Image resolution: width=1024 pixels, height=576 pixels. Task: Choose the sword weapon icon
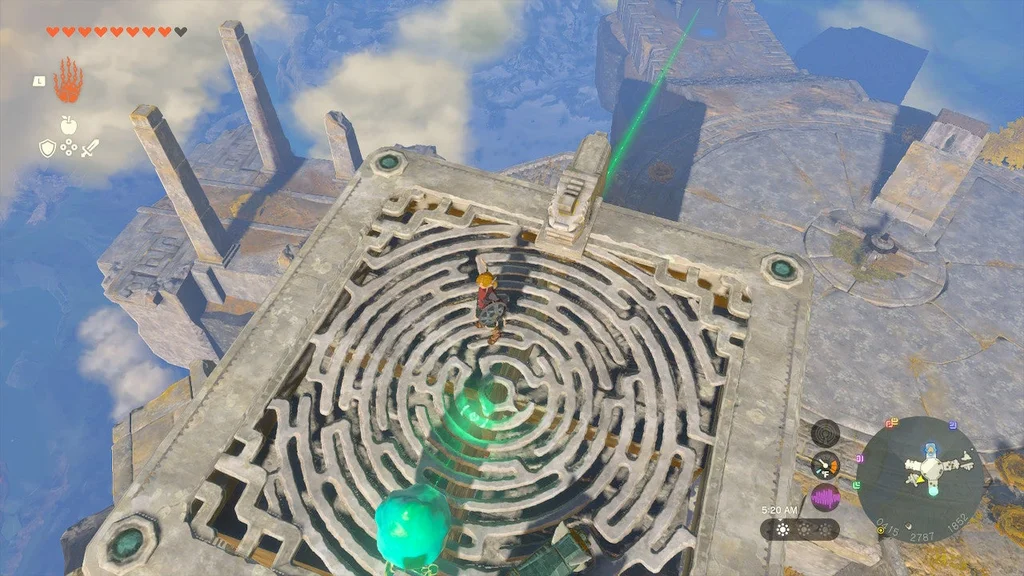(x=90, y=148)
